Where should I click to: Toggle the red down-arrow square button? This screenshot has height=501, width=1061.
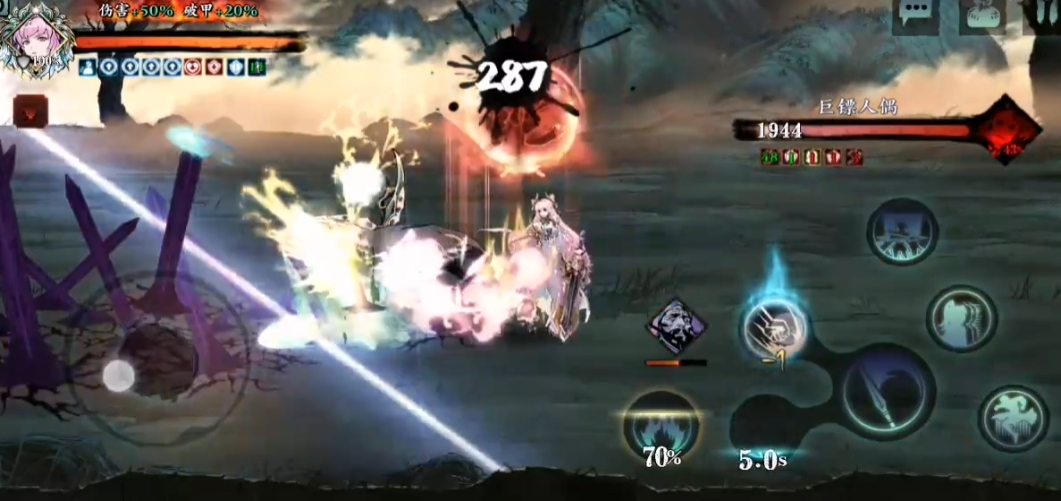click(x=30, y=111)
